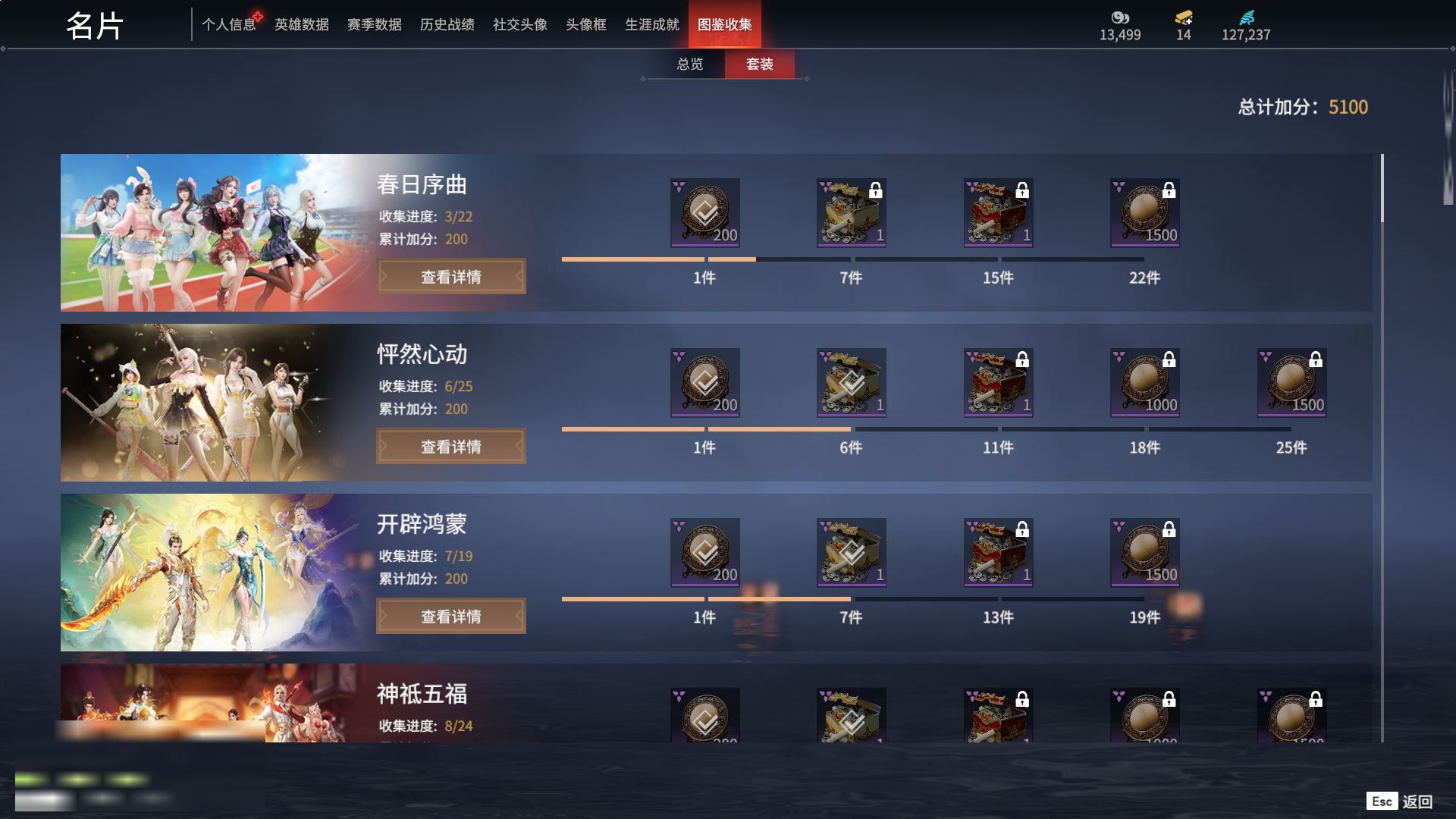Screen dimensions: 1456x819
Task: View details of 春日序曲 set
Action: point(451,277)
